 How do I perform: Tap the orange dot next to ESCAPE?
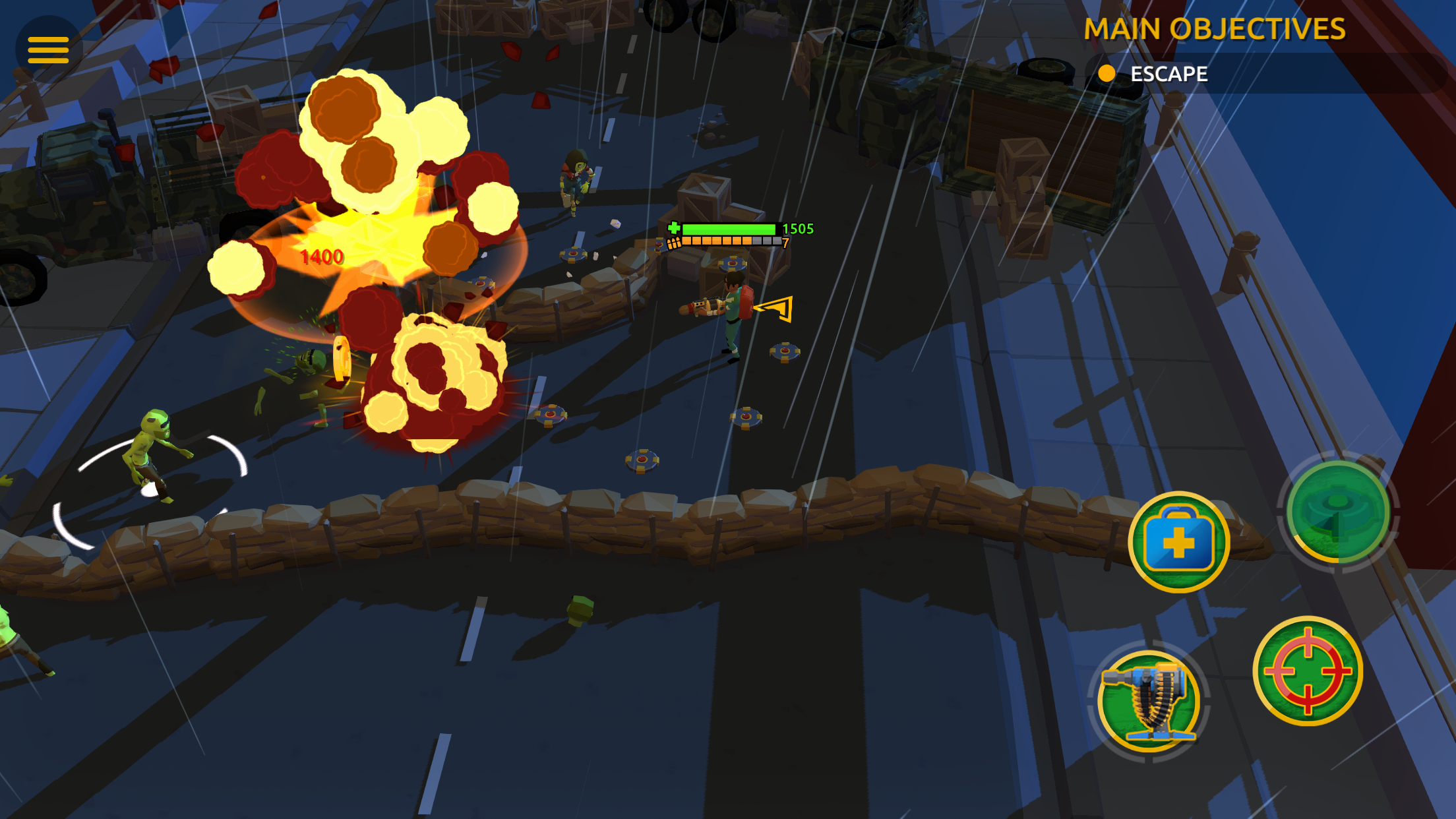click(1107, 75)
